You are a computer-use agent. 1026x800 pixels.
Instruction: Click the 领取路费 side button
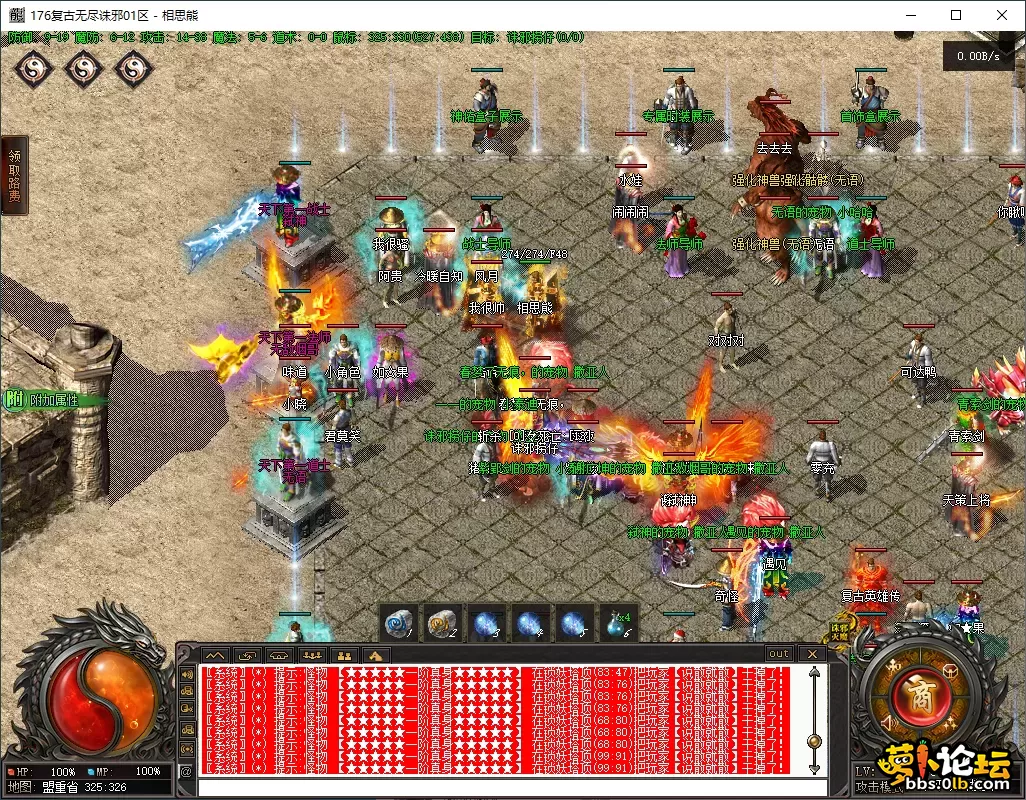pyautogui.click(x=14, y=176)
